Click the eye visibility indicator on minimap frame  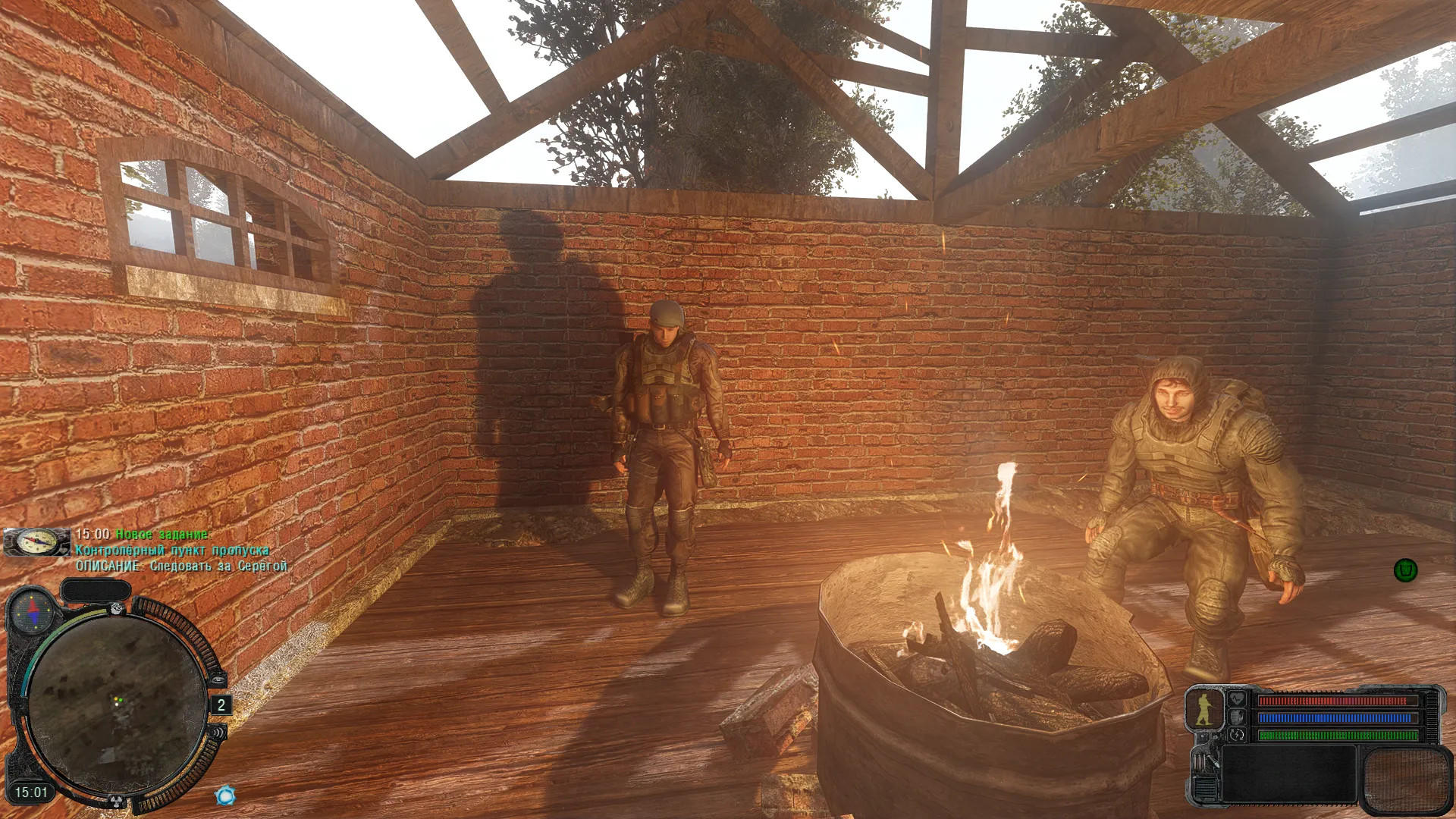217,679
